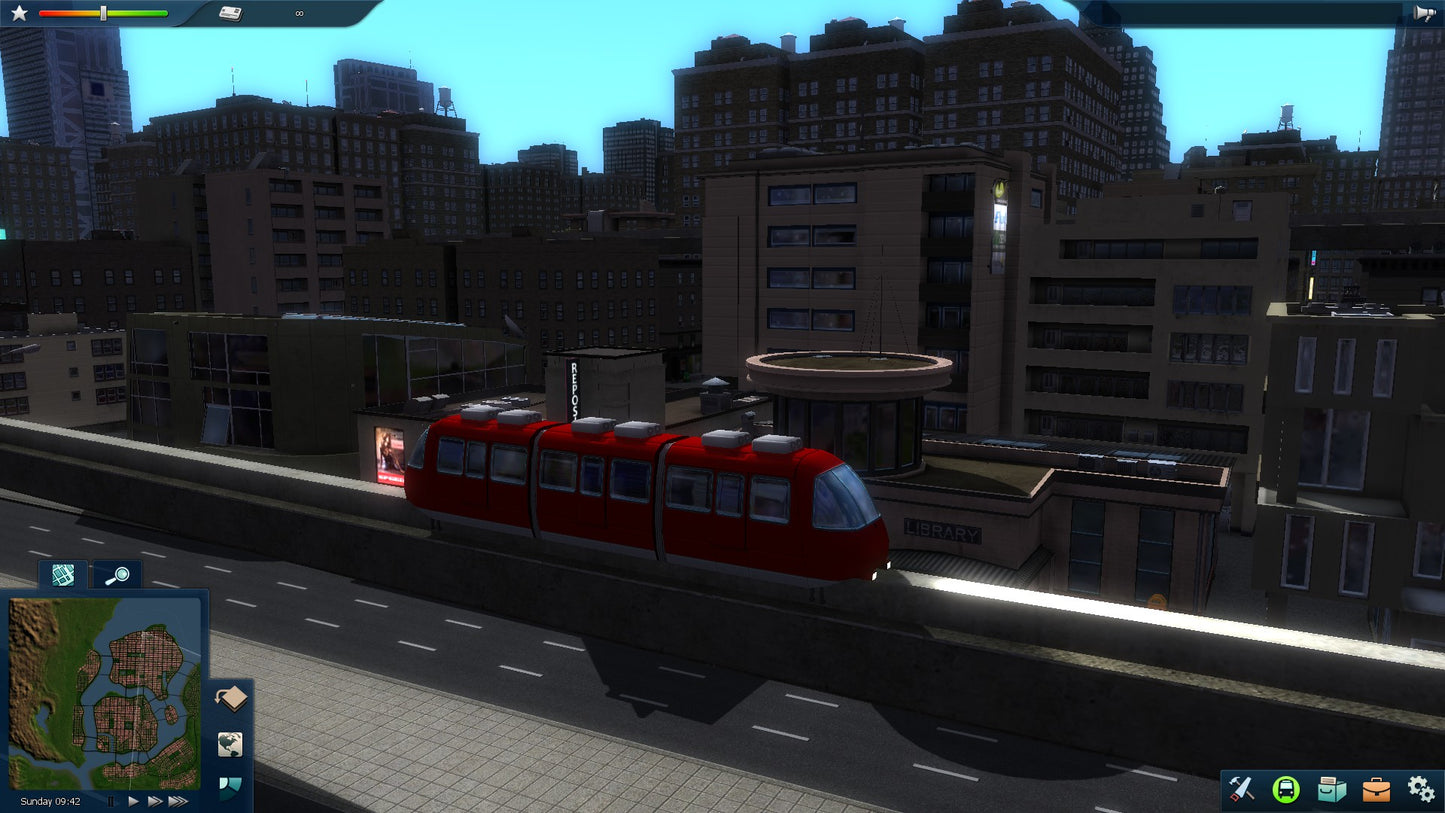Image resolution: width=1445 pixels, height=813 pixels.
Task: Enable the pie chart statistics overlay
Action: click(x=228, y=787)
